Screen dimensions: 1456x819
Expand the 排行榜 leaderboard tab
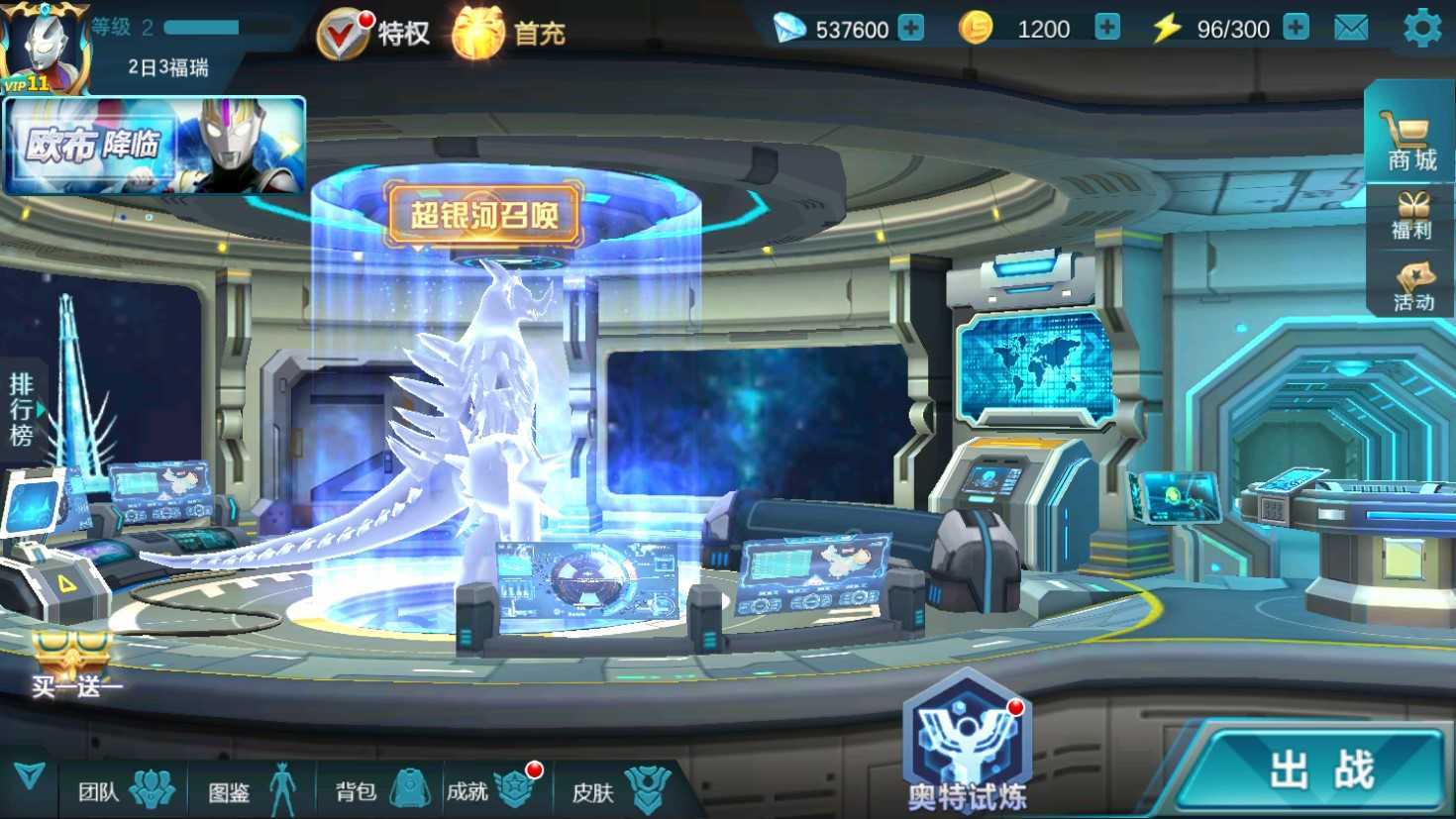point(22,409)
